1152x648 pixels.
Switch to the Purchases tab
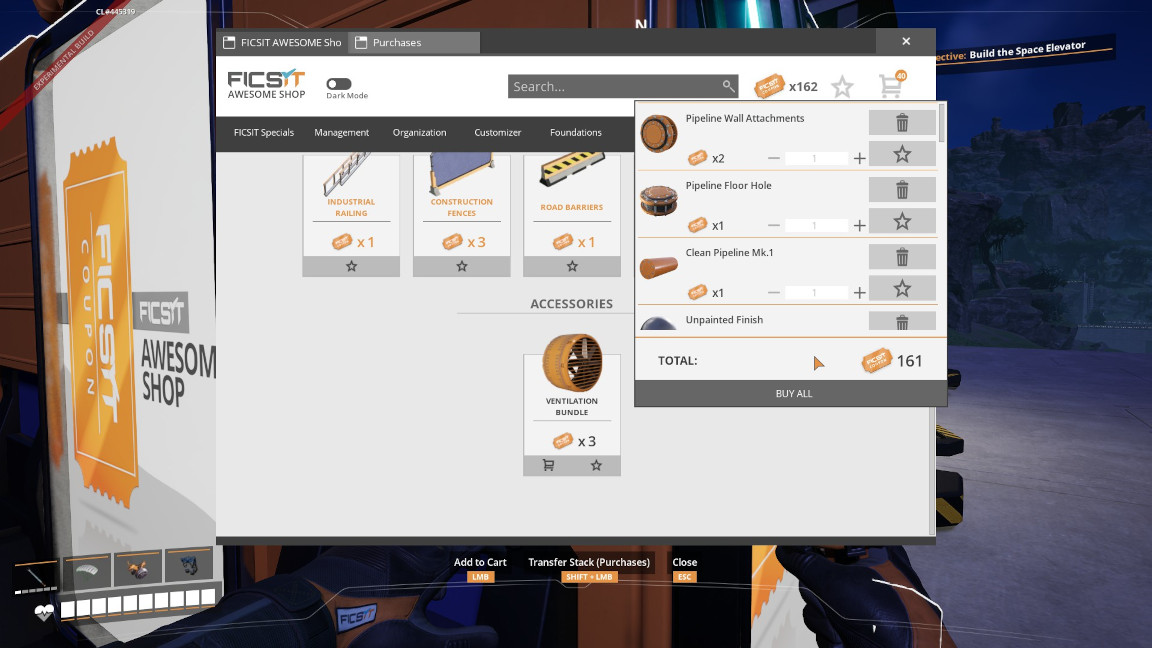click(x=413, y=42)
